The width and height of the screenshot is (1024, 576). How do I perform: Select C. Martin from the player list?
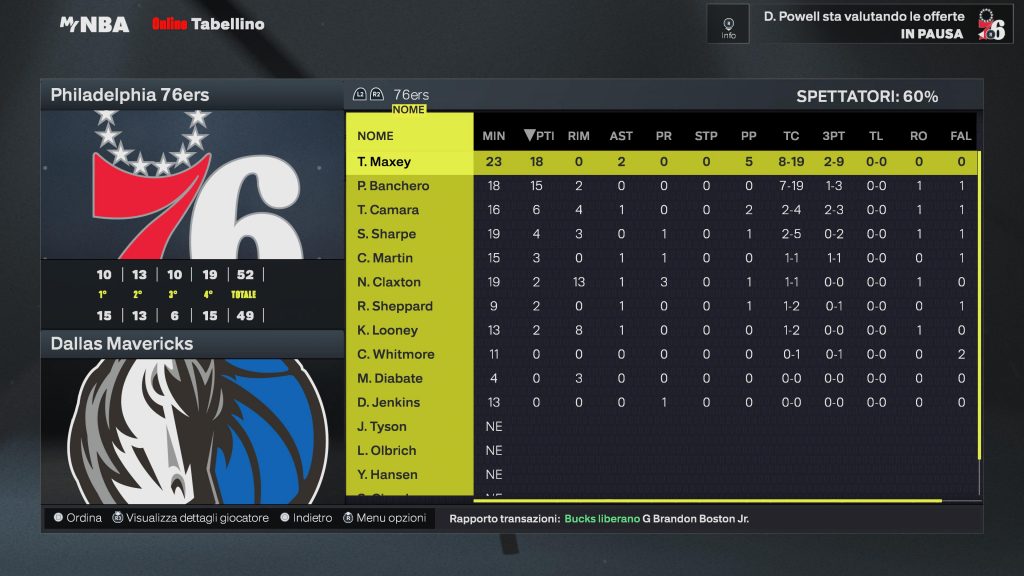385,258
